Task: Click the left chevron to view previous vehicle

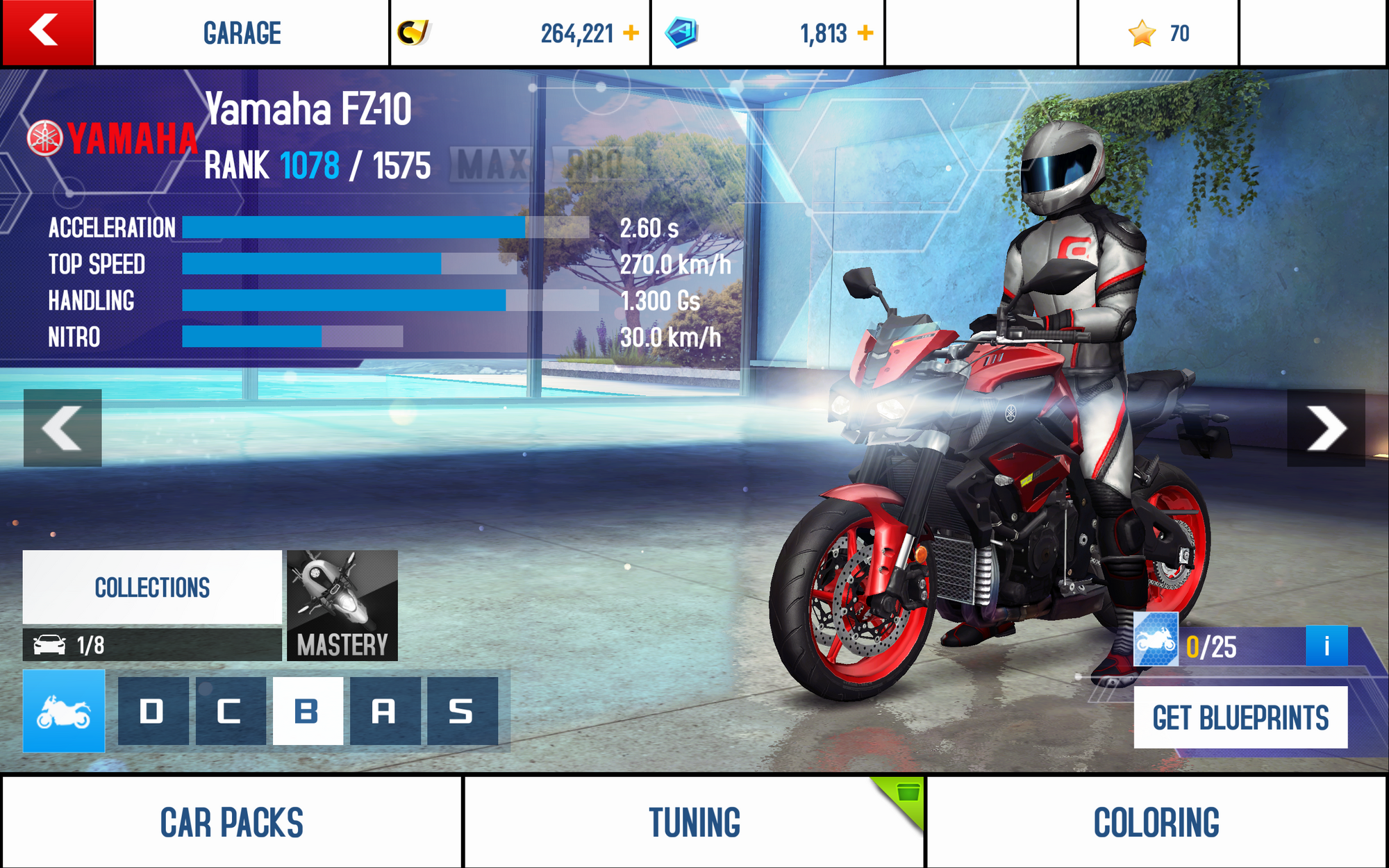Action: point(63,428)
